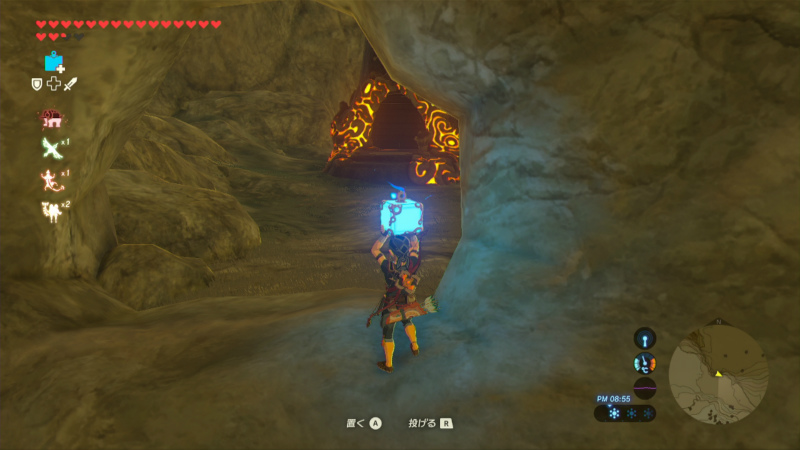Trigger the yellow camel champion ability
Viewport: 800px width, 450px height.
tap(50, 211)
